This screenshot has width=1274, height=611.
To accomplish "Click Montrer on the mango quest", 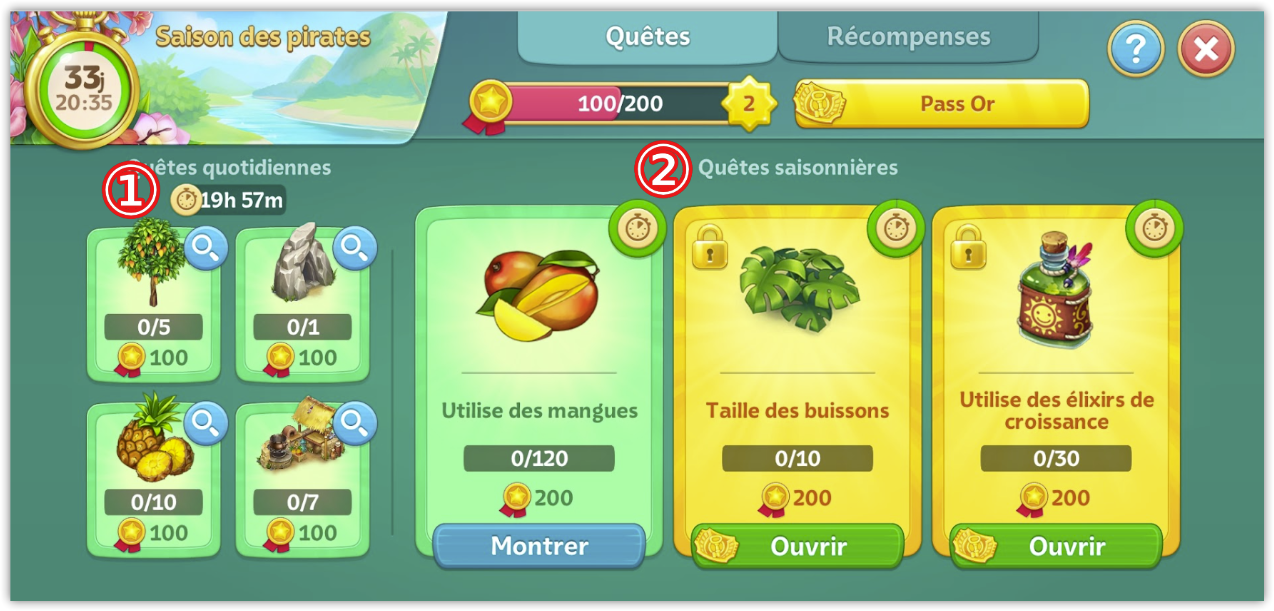I will [x=539, y=546].
